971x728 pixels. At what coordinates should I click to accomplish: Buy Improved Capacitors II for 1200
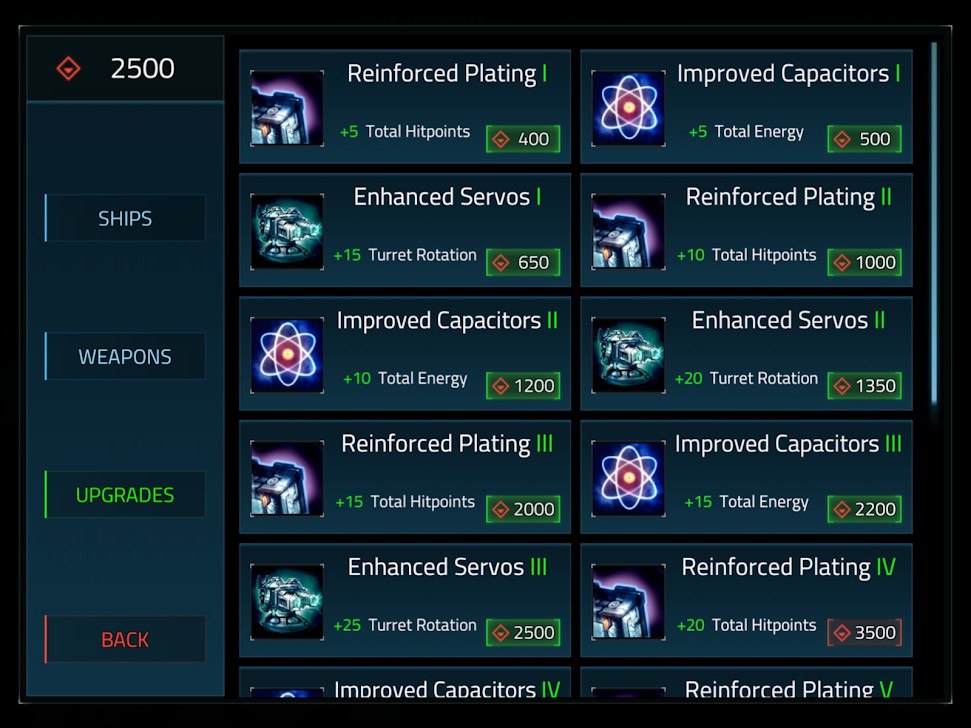click(523, 386)
